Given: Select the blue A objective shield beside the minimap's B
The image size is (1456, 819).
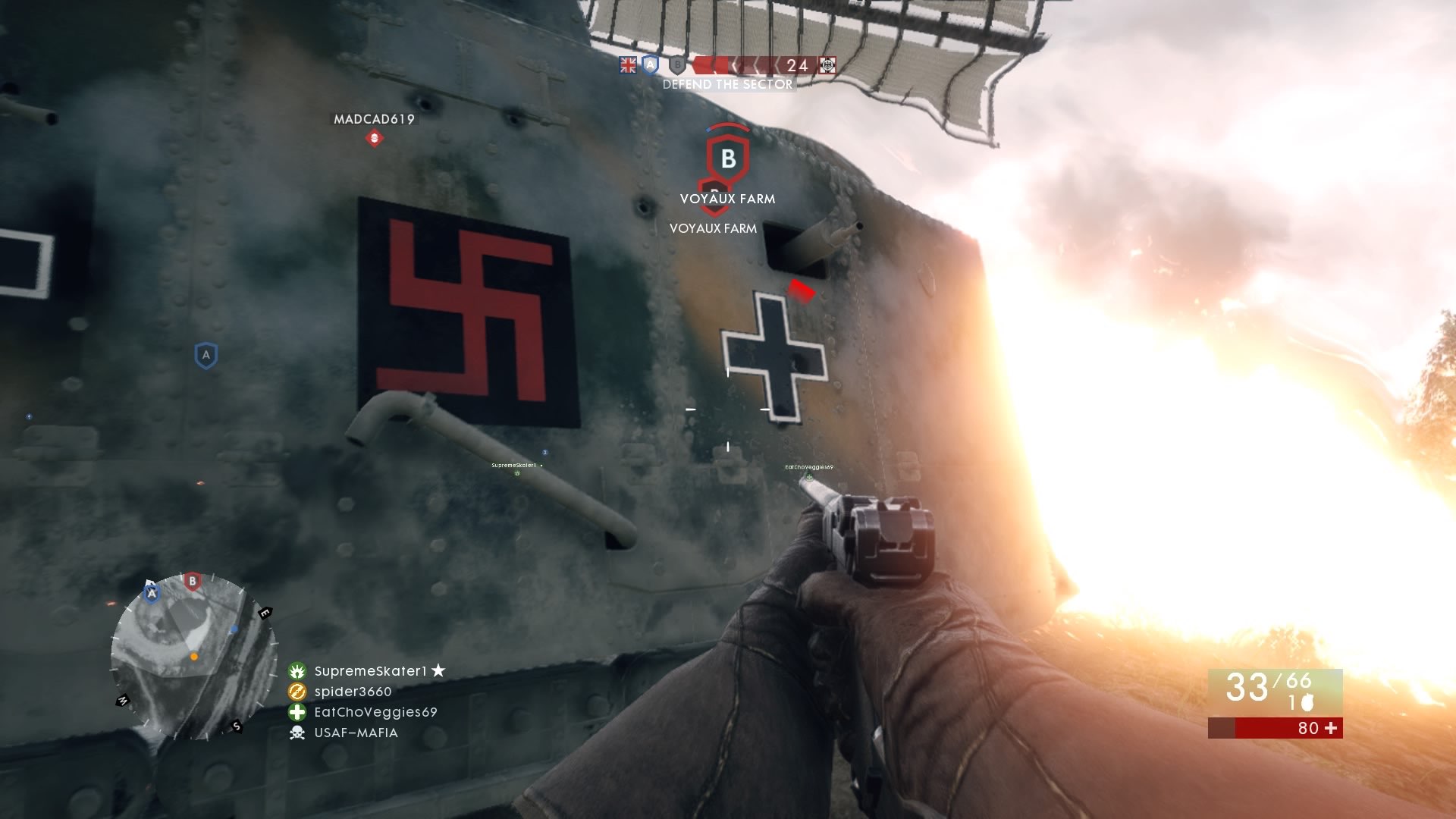Looking at the screenshot, I should point(152,593).
